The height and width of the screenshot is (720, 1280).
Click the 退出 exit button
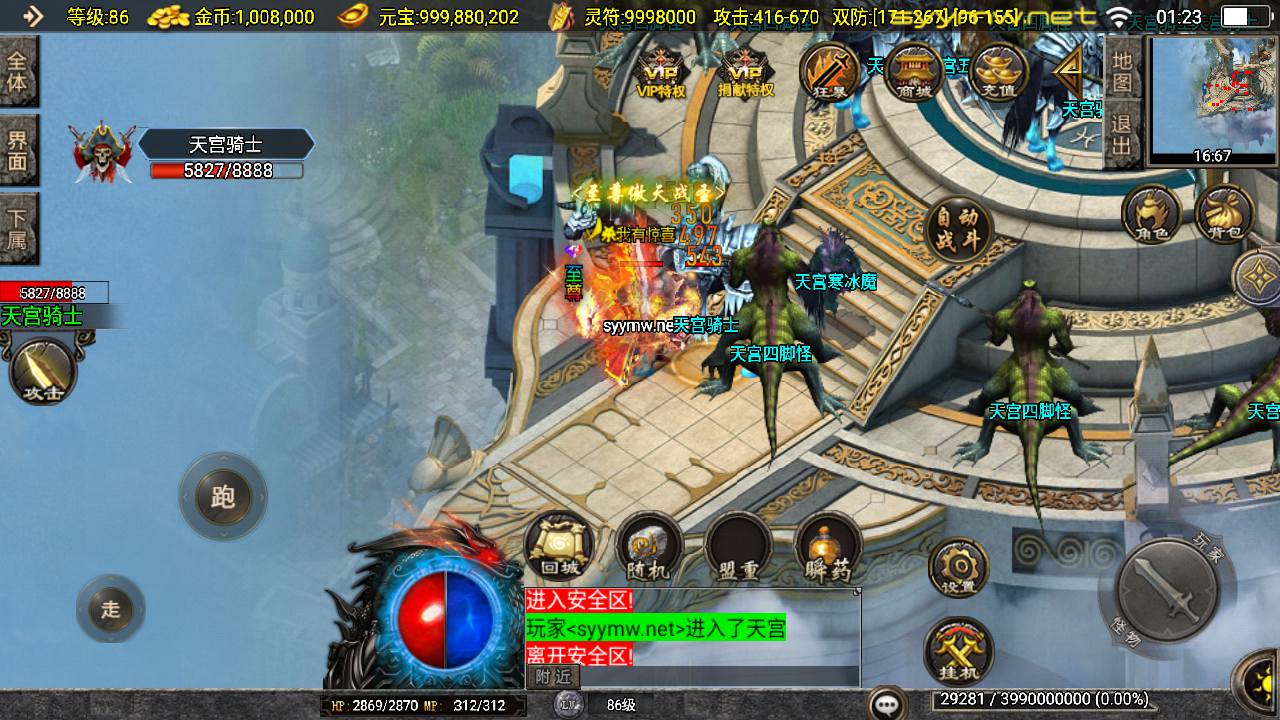1122,136
